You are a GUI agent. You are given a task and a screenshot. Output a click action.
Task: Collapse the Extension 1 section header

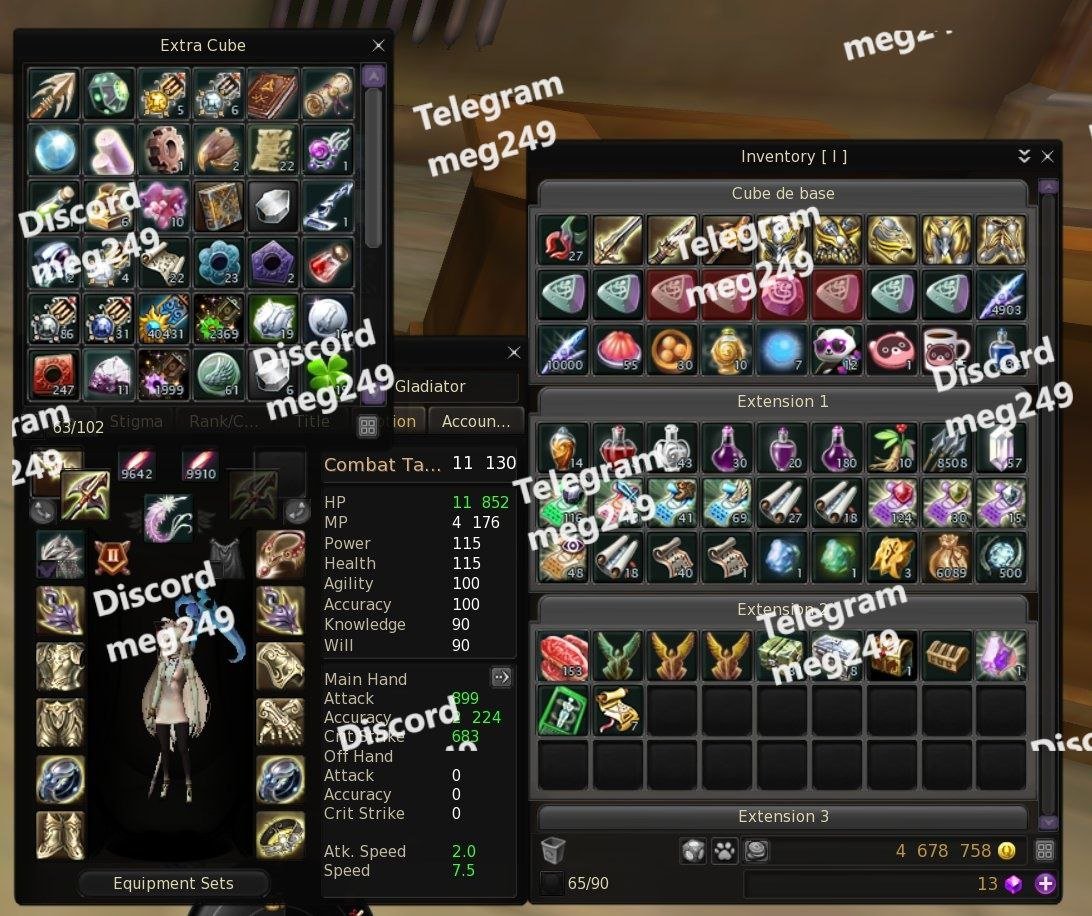click(x=782, y=402)
